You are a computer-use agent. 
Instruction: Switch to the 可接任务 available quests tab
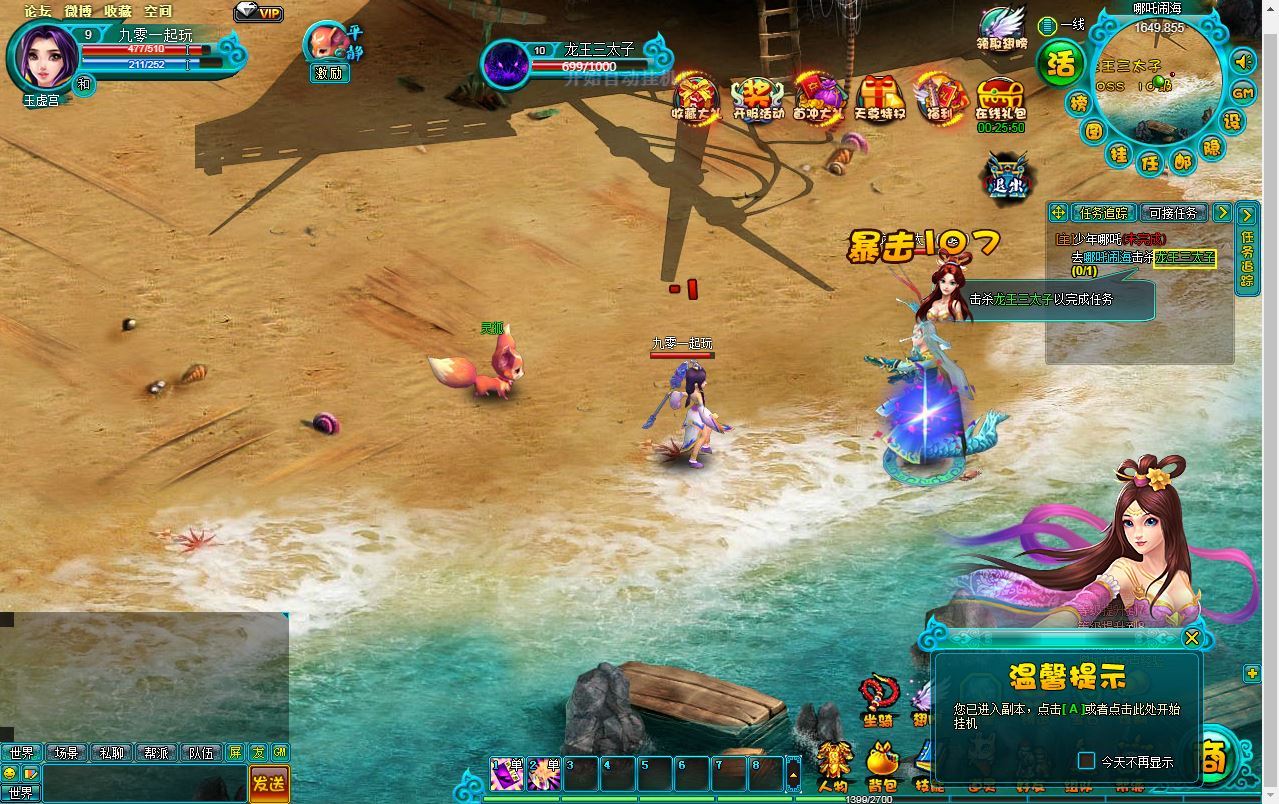[1173, 213]
